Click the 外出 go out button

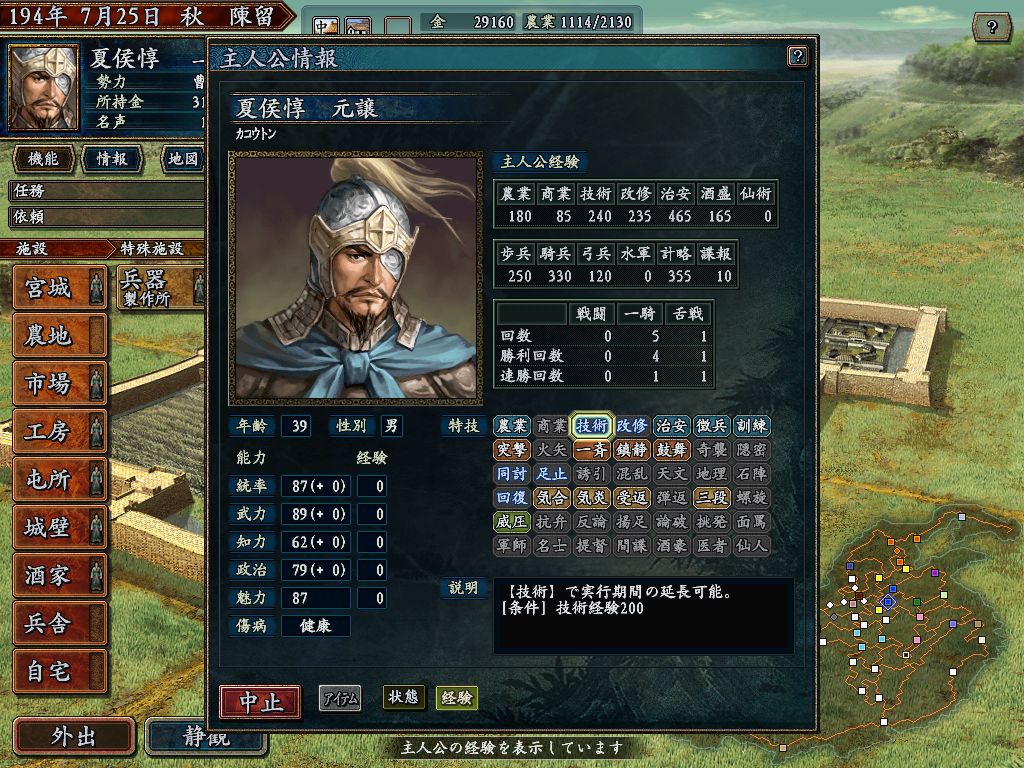pos(73,737)
